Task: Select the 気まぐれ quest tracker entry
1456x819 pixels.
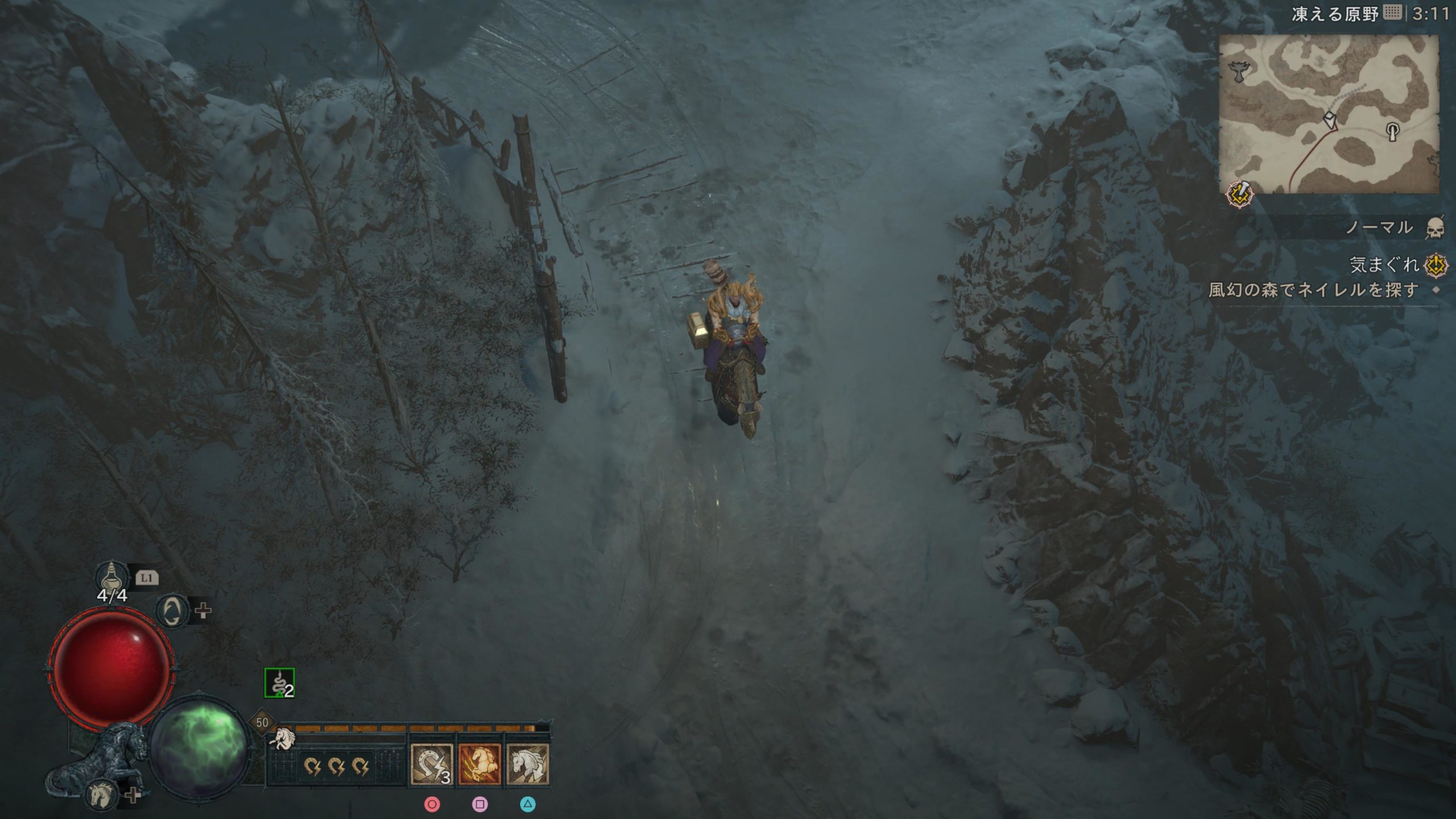Action: [x=1384, y=264]
